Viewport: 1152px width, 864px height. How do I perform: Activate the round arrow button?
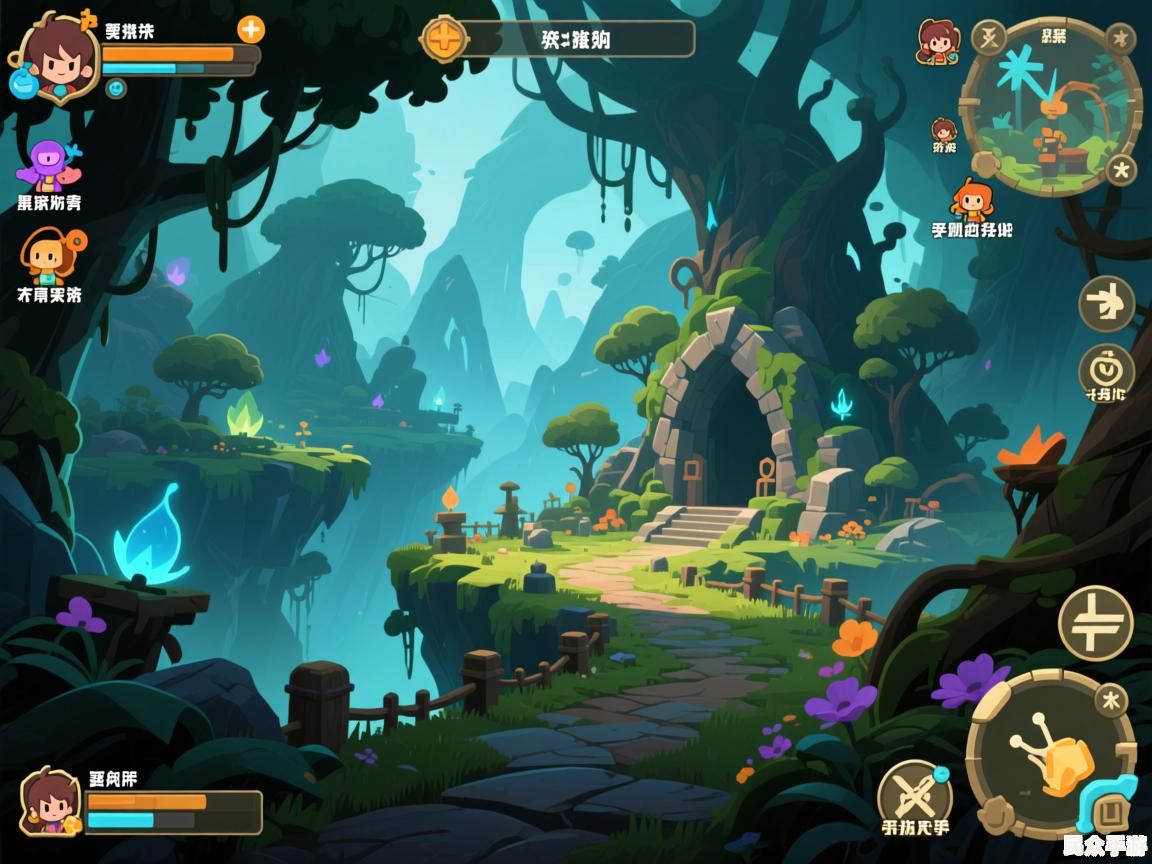(x=1106, y=303)
